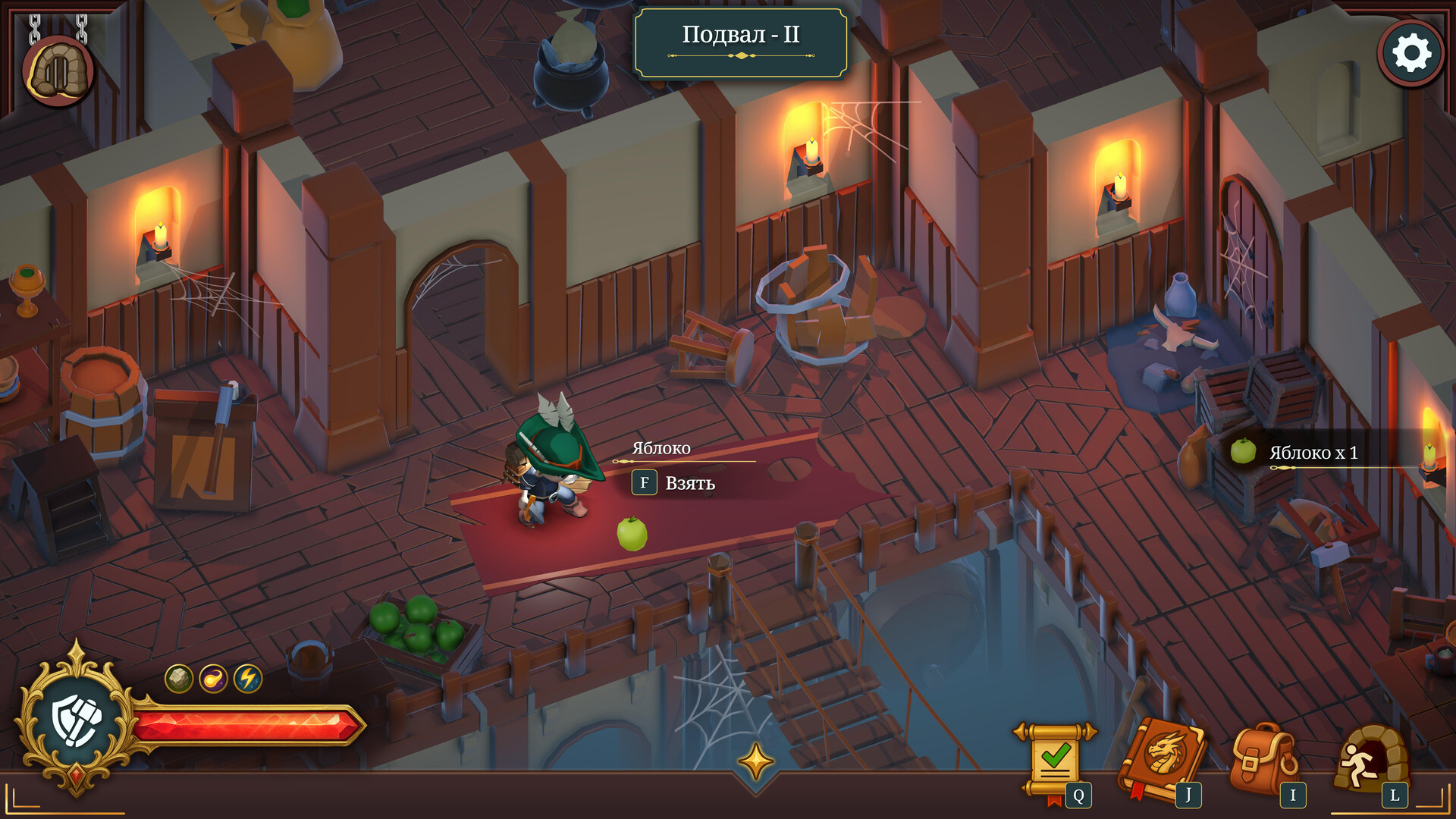
Task: Open the settings gear menu
Action: [1410, 52]
